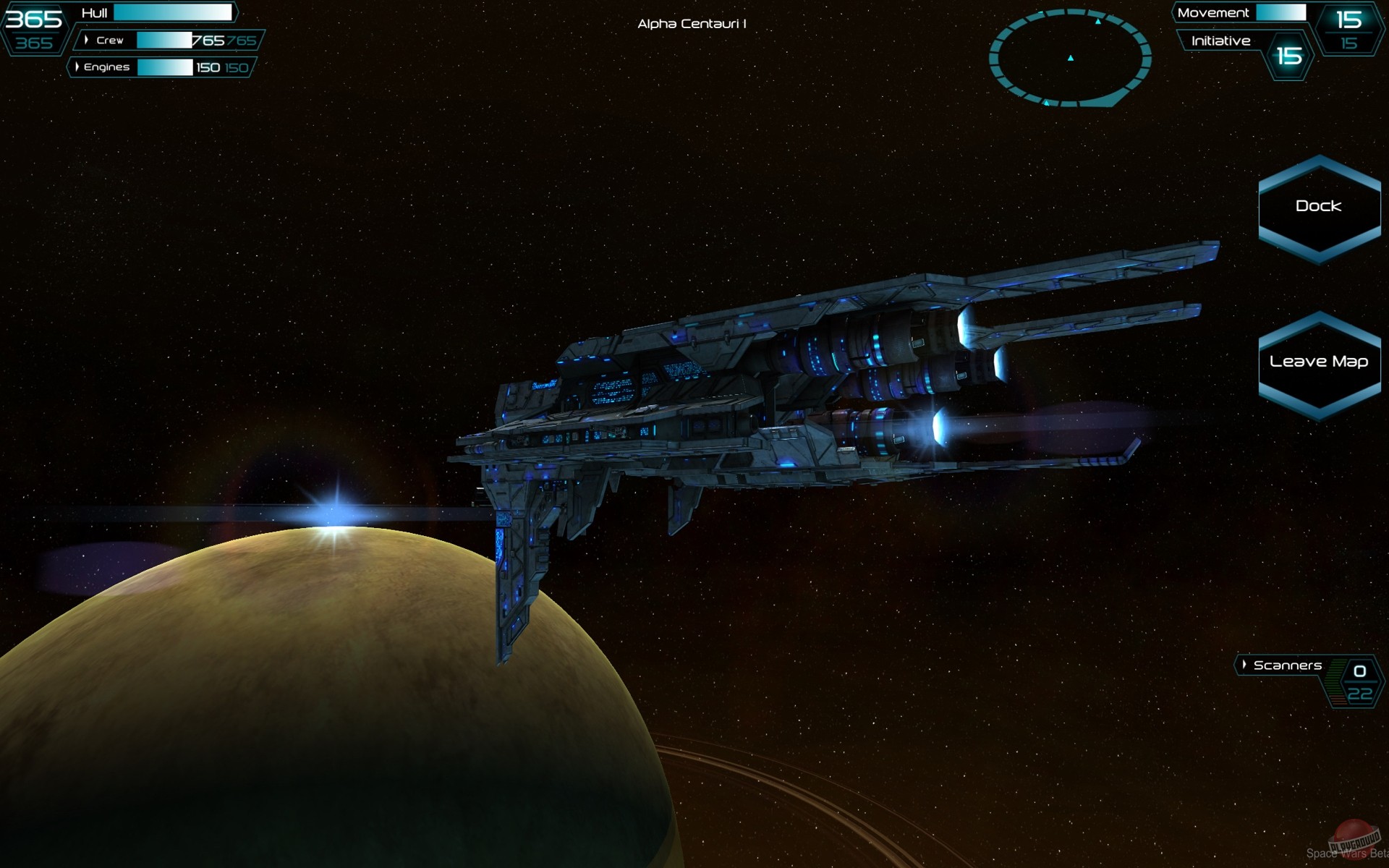
Task: Expand the Scanners panel arrow
Action: pyautogui.click(x=1244, y=665)
